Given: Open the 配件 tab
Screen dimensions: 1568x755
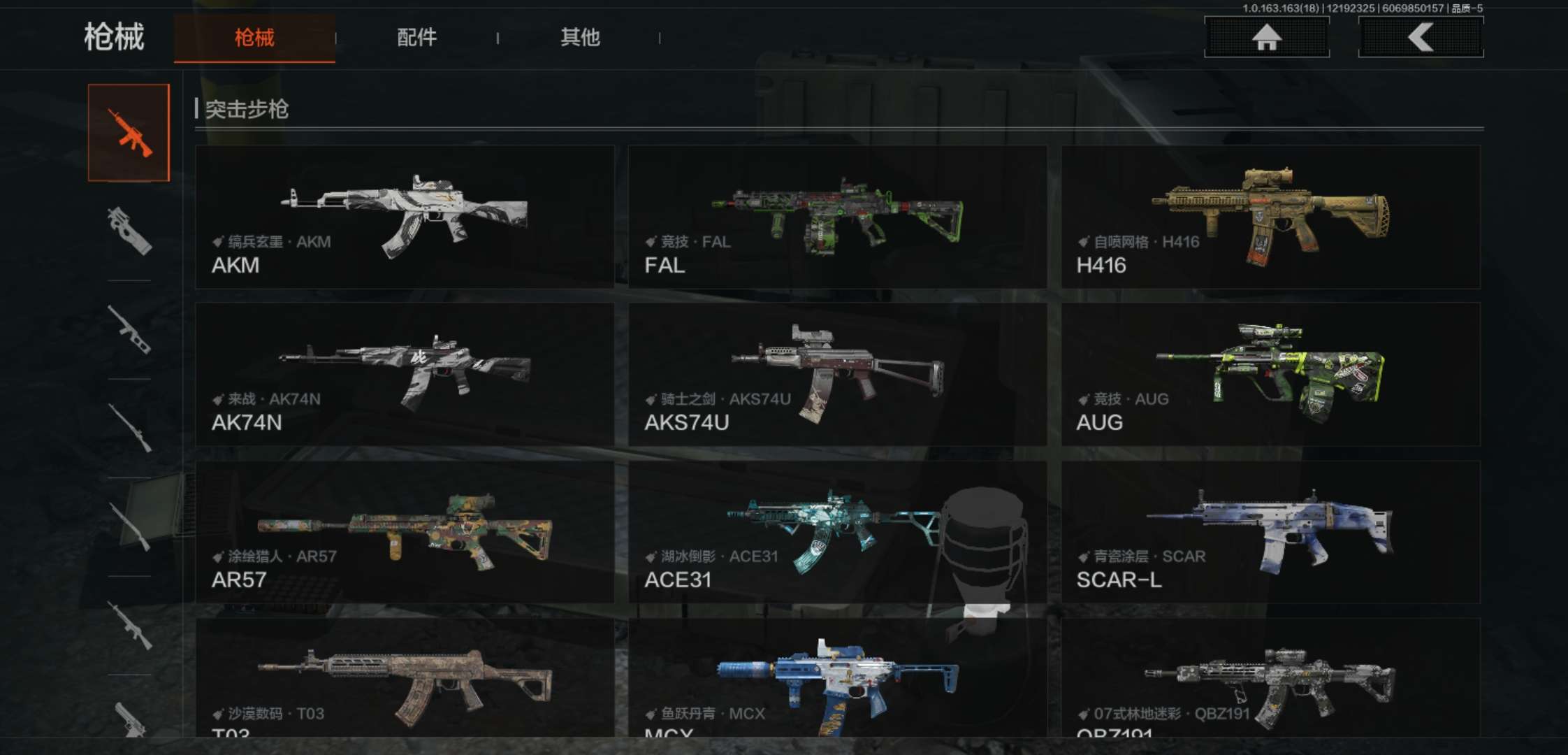Looking at the screenshot, I should pyautogui.click(x=416, y=38).
